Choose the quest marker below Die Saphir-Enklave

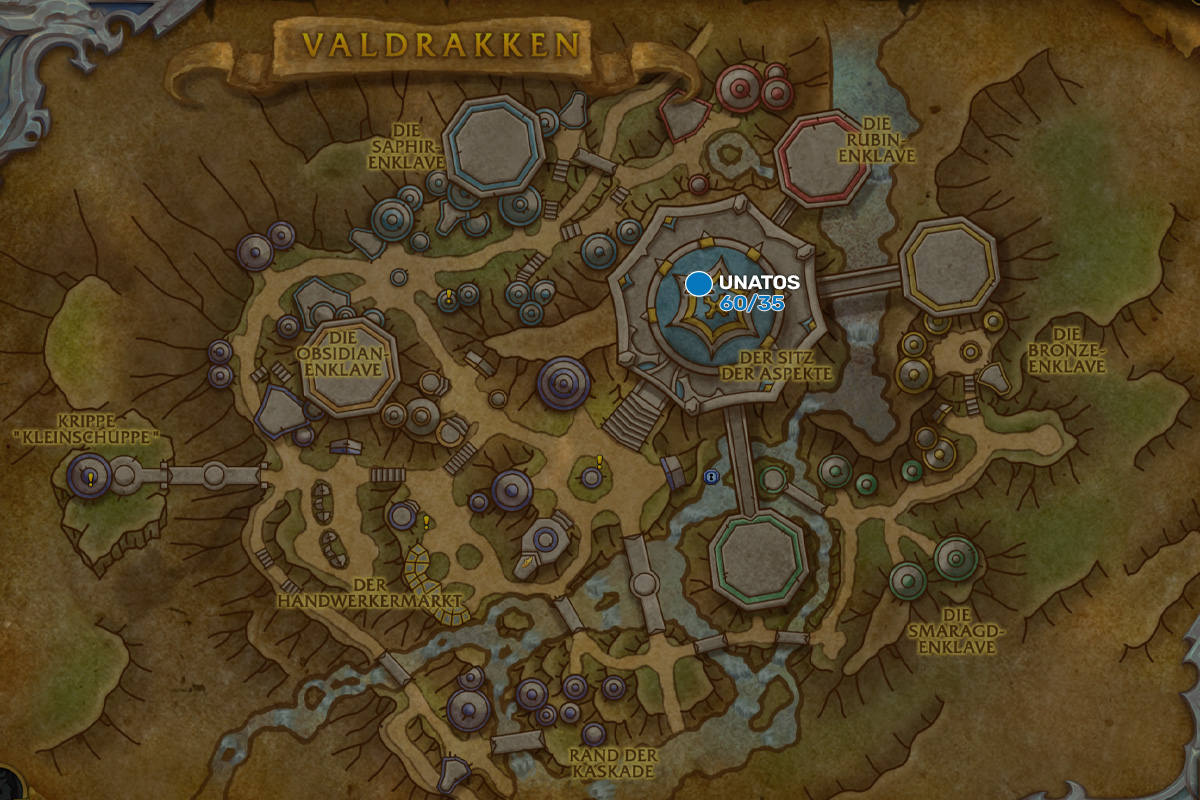(x=450, y=296)
